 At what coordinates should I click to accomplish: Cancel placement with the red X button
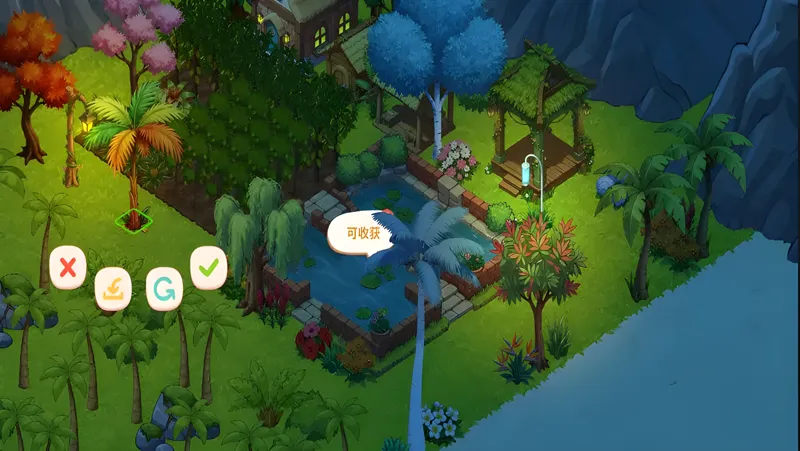point(68,267)
